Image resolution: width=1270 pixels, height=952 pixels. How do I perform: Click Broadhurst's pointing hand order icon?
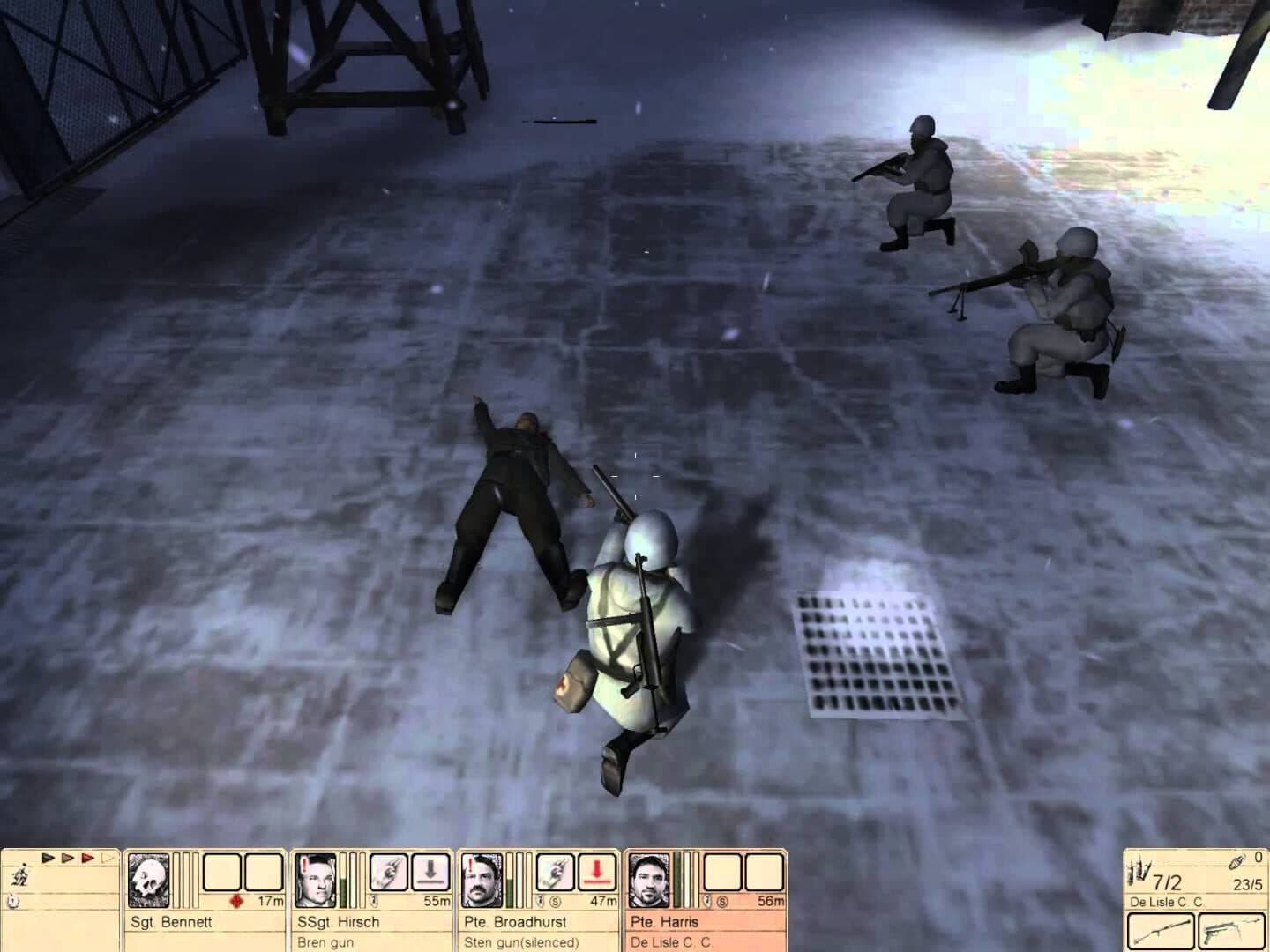[x=557, y=873]
